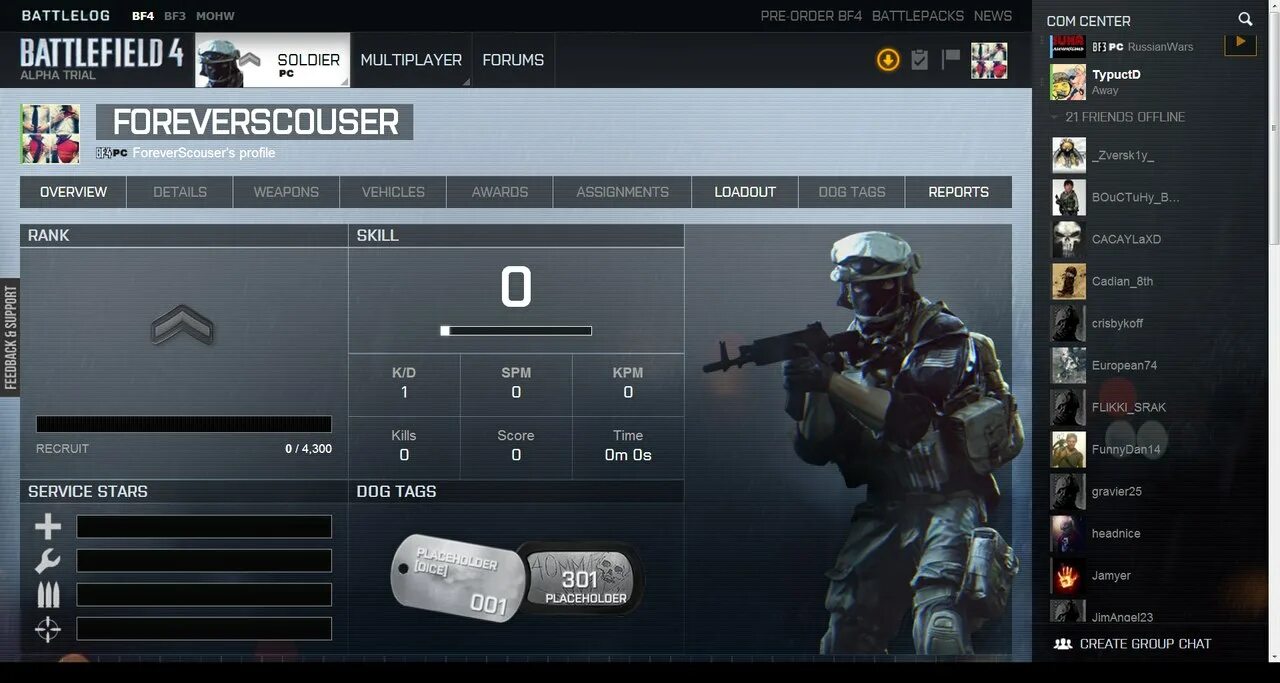
Task: Switch to the BF3 game link
Action: coord(175,16)
